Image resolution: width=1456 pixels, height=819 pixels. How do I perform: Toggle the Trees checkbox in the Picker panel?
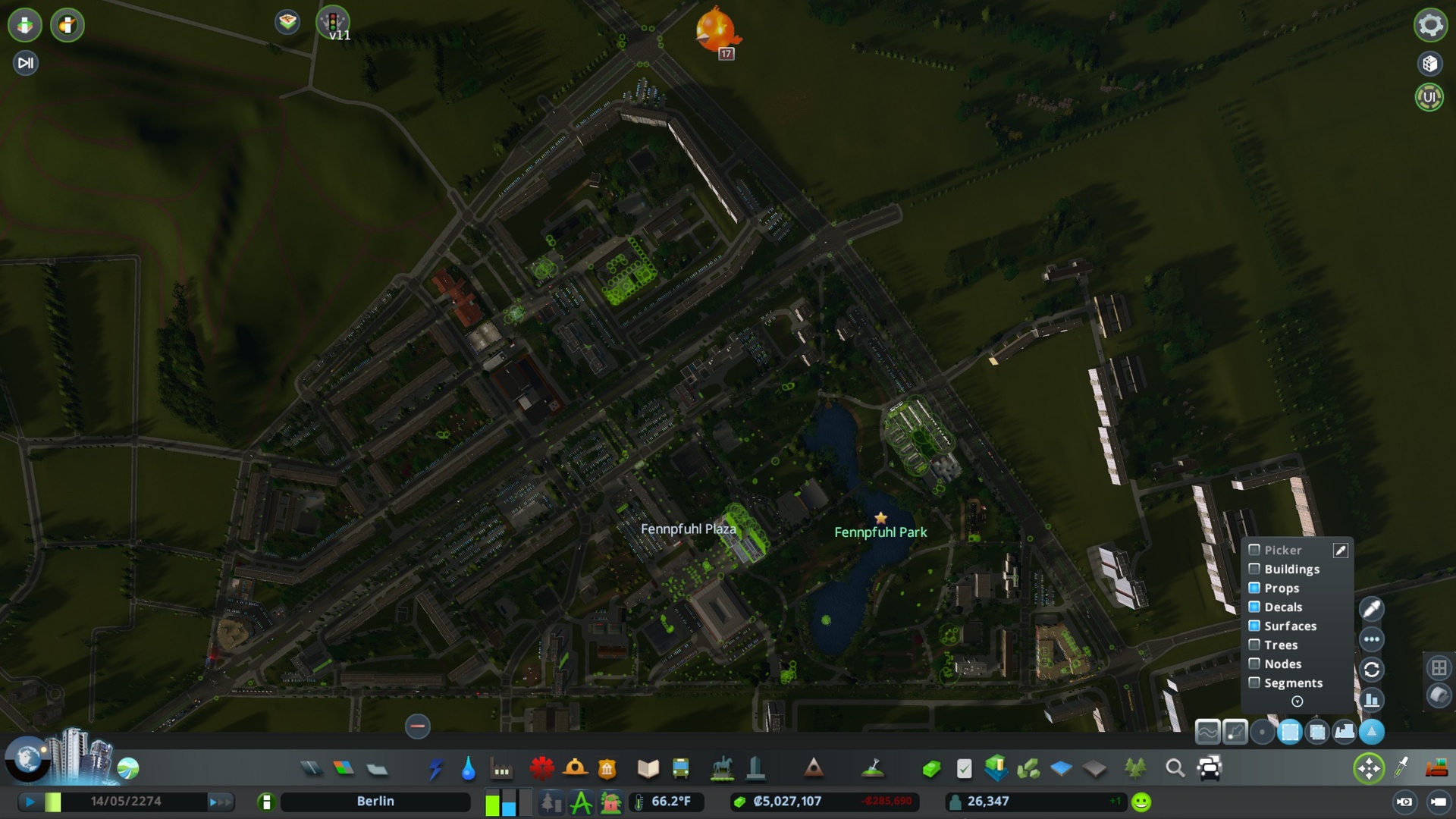point(1254,645)
